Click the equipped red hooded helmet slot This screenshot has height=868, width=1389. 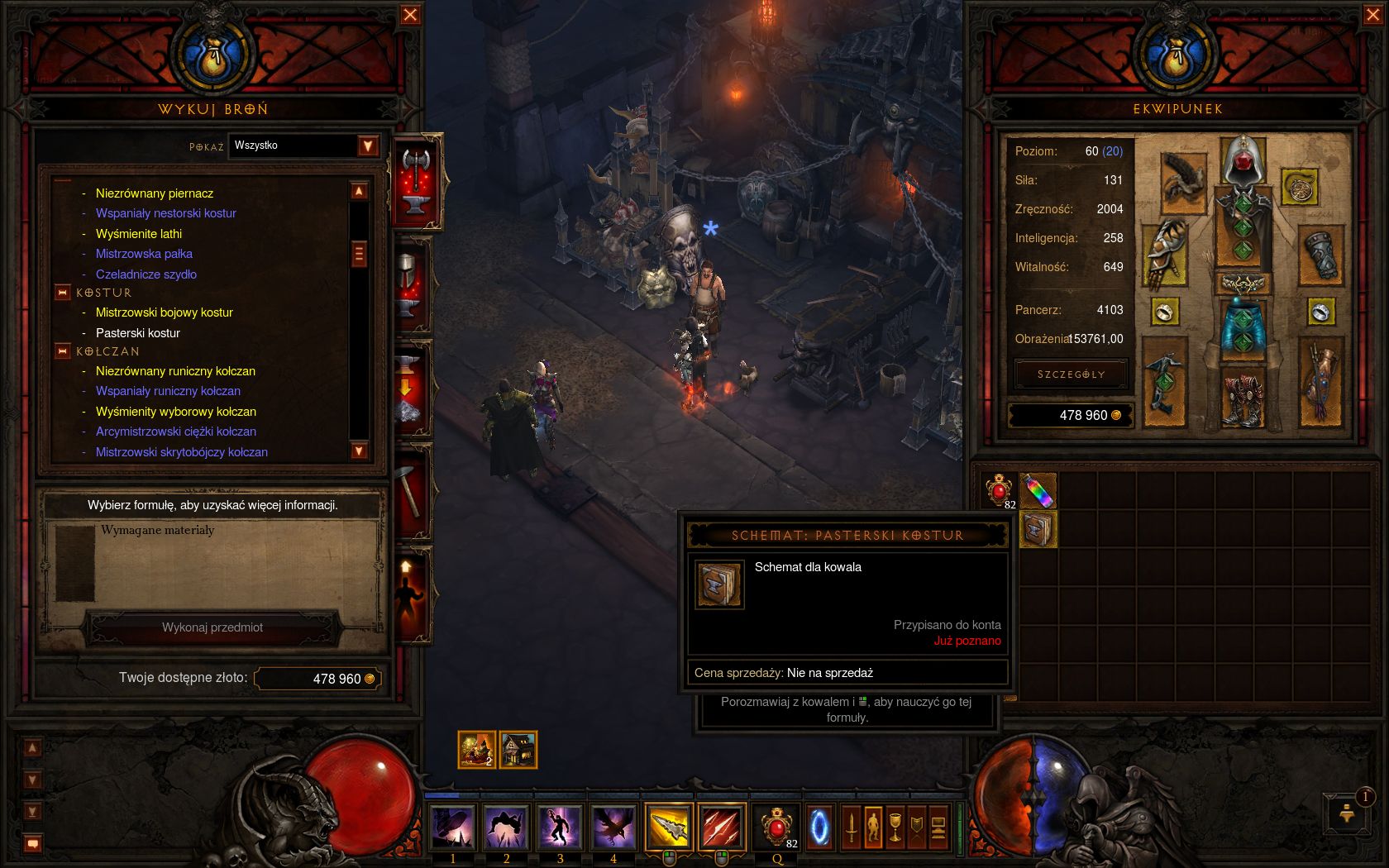point(1243,160)
